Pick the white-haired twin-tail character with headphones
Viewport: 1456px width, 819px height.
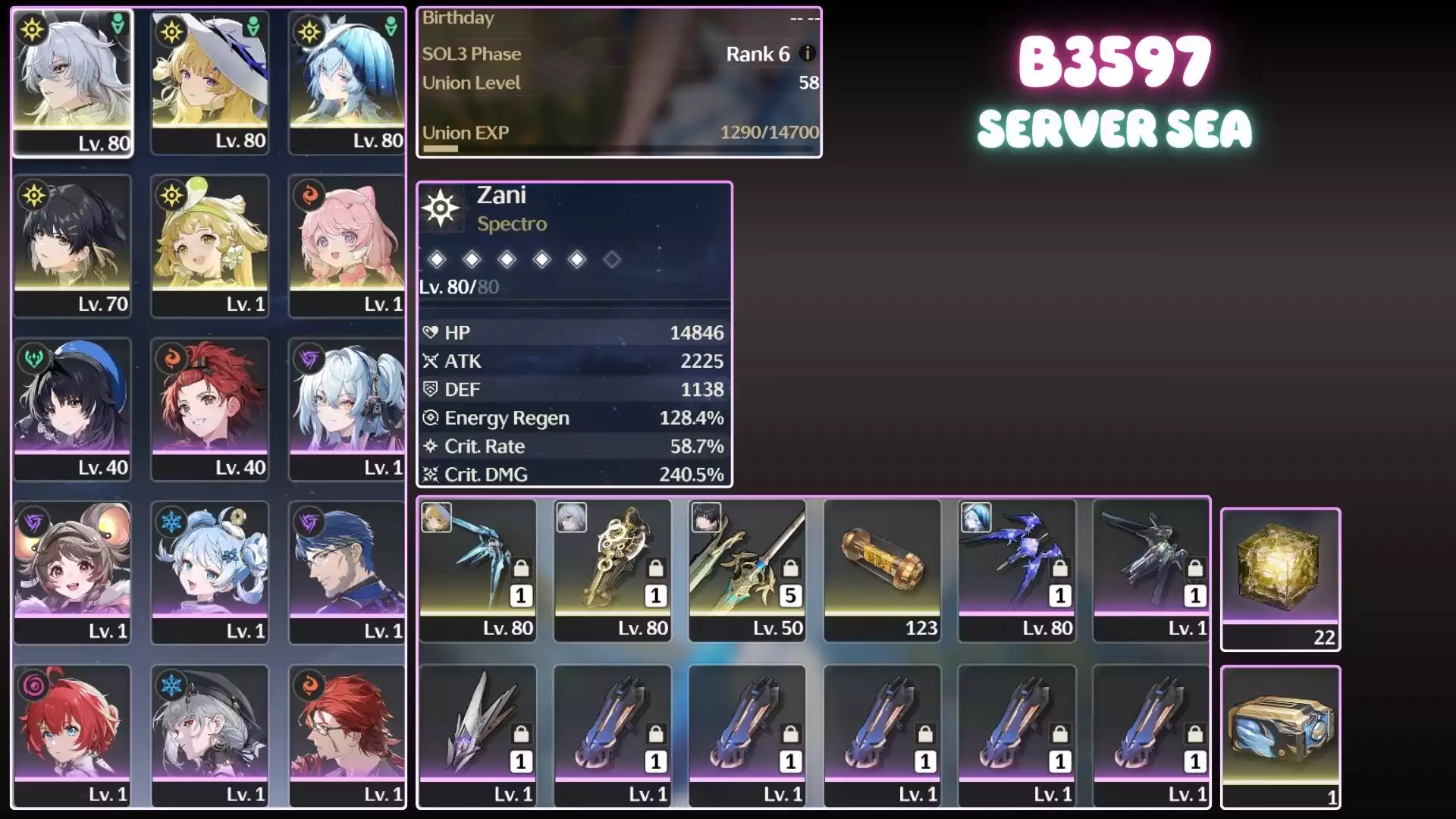pyautogui.click(x=347, y=408)
